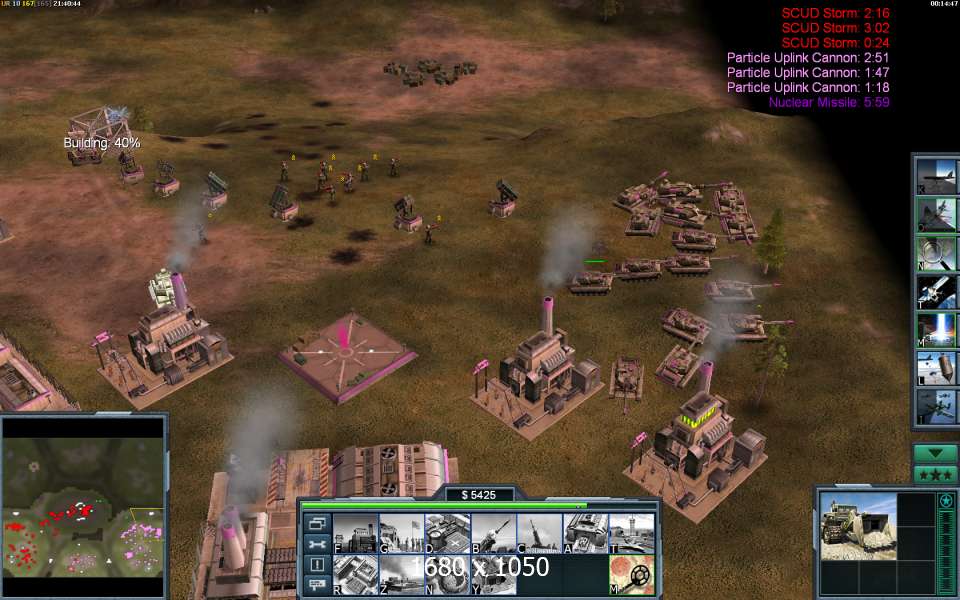Viewport: 960px width, 600px height.
Task: Fire the particle beam power icon
Action: pos(937,329)
